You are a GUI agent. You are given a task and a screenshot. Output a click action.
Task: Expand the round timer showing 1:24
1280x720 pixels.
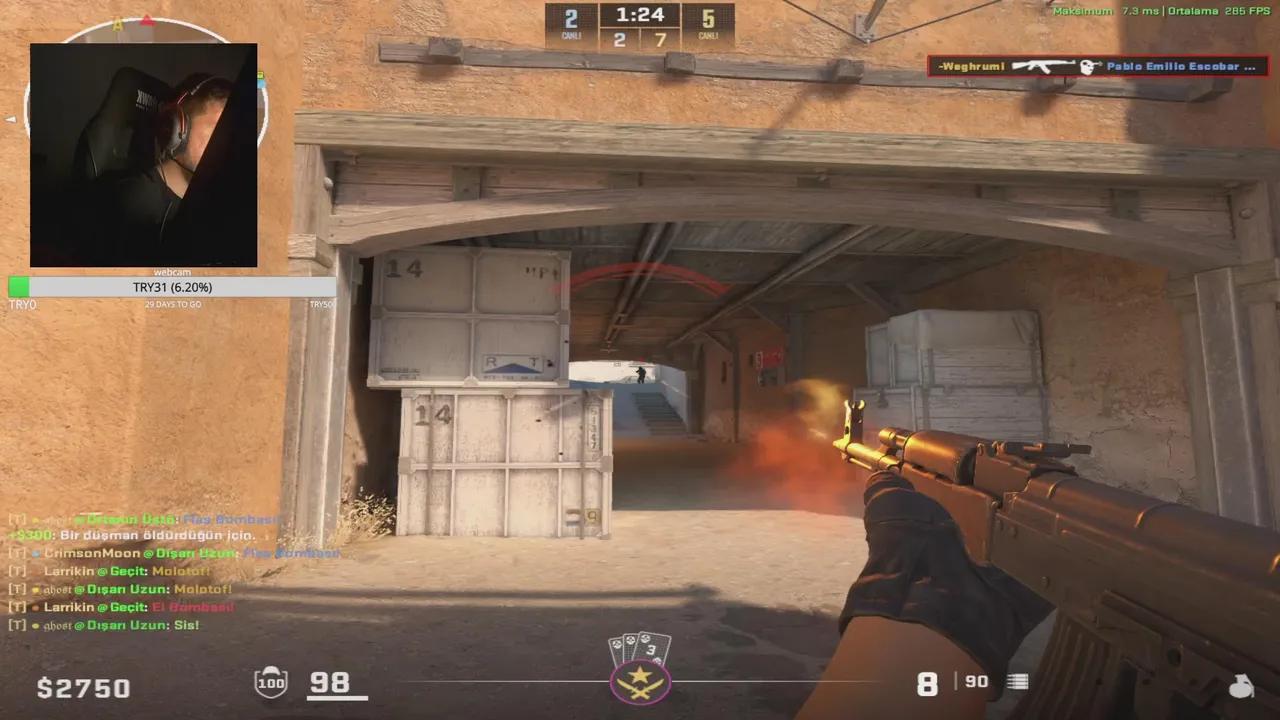click(640, 15)
